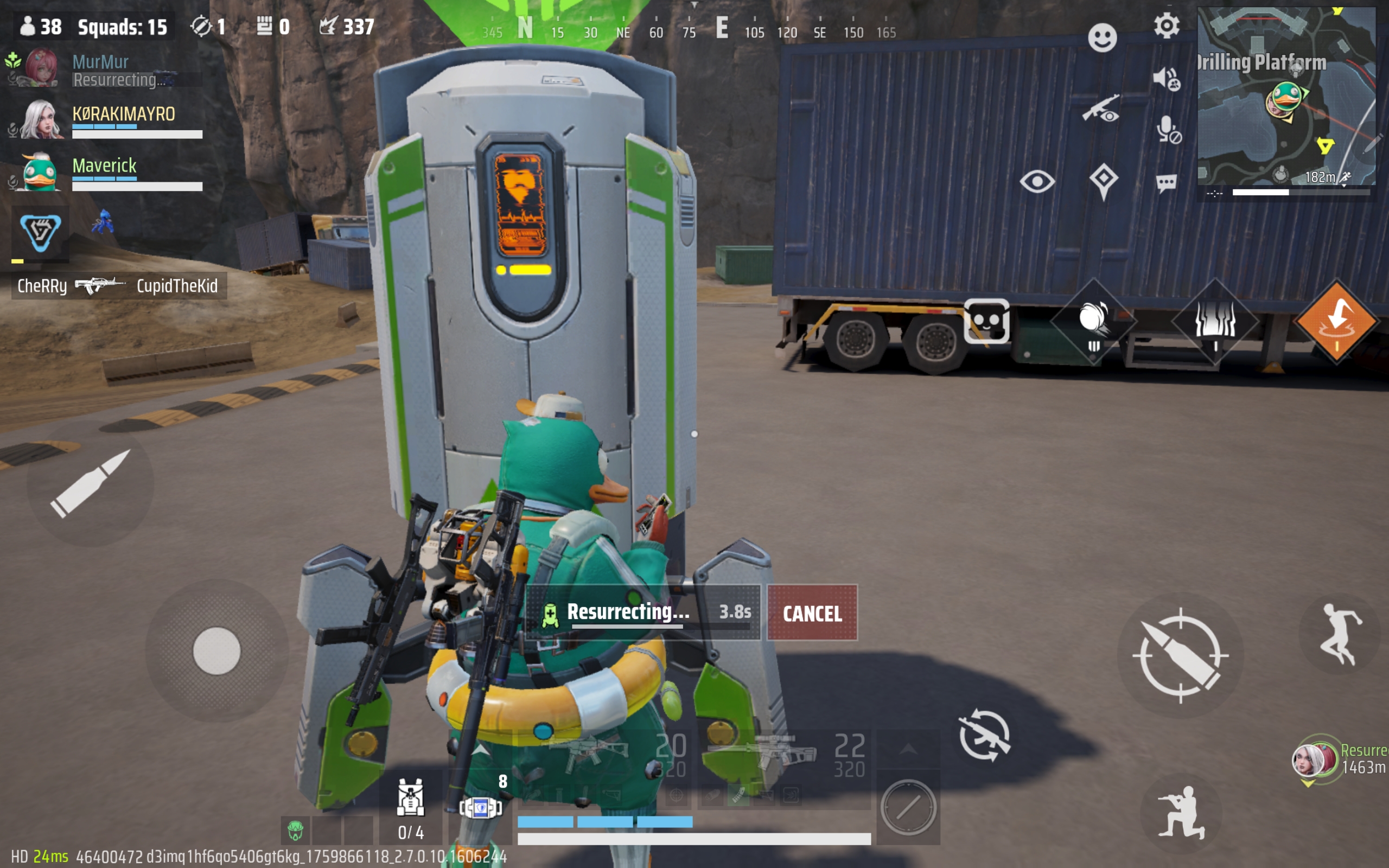Toggle the speaker voice channel icon
This screenshot has height=868, width=1389.
[x=1167, y=79]
